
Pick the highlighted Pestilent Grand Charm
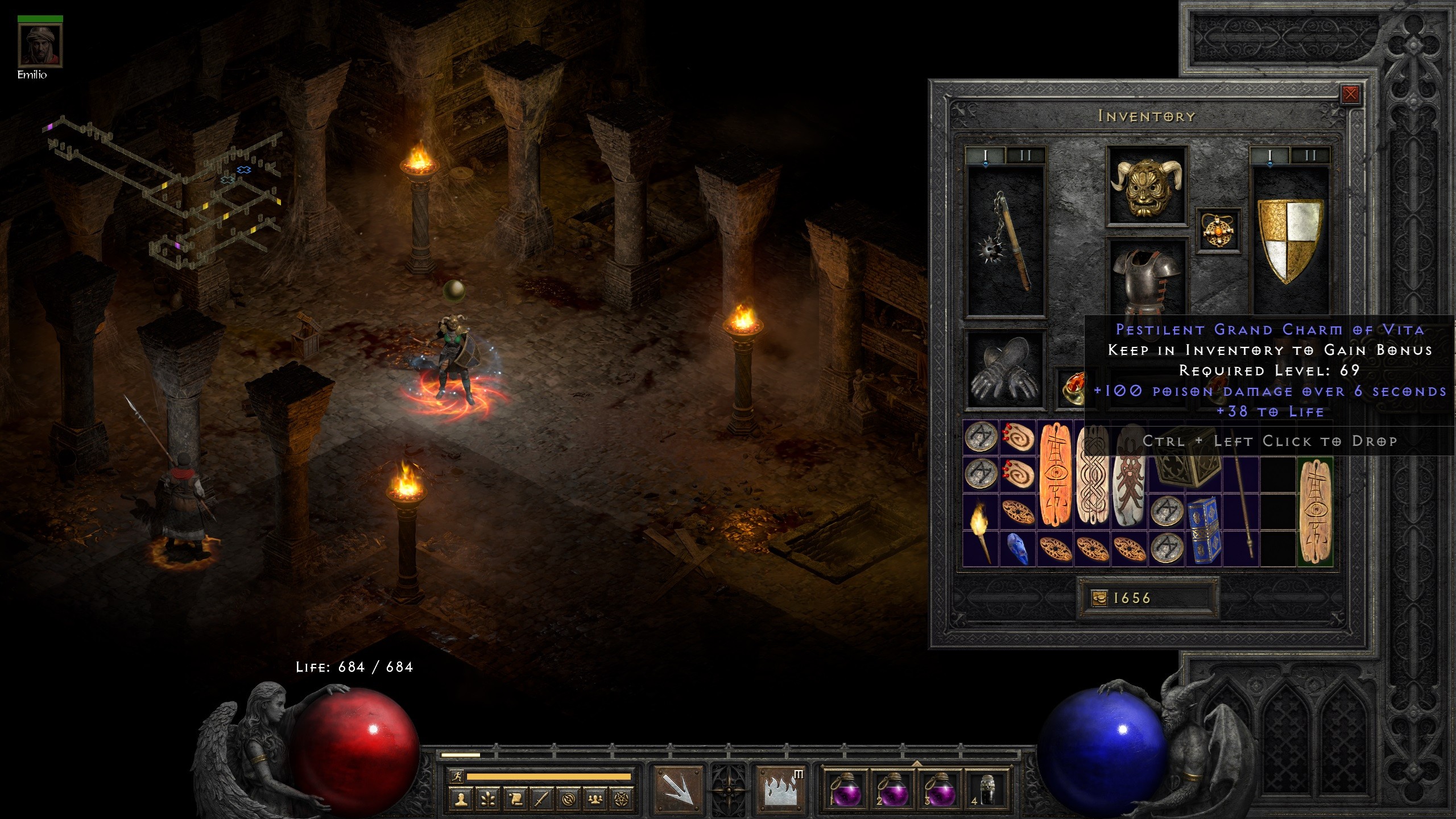[1315, 512]
